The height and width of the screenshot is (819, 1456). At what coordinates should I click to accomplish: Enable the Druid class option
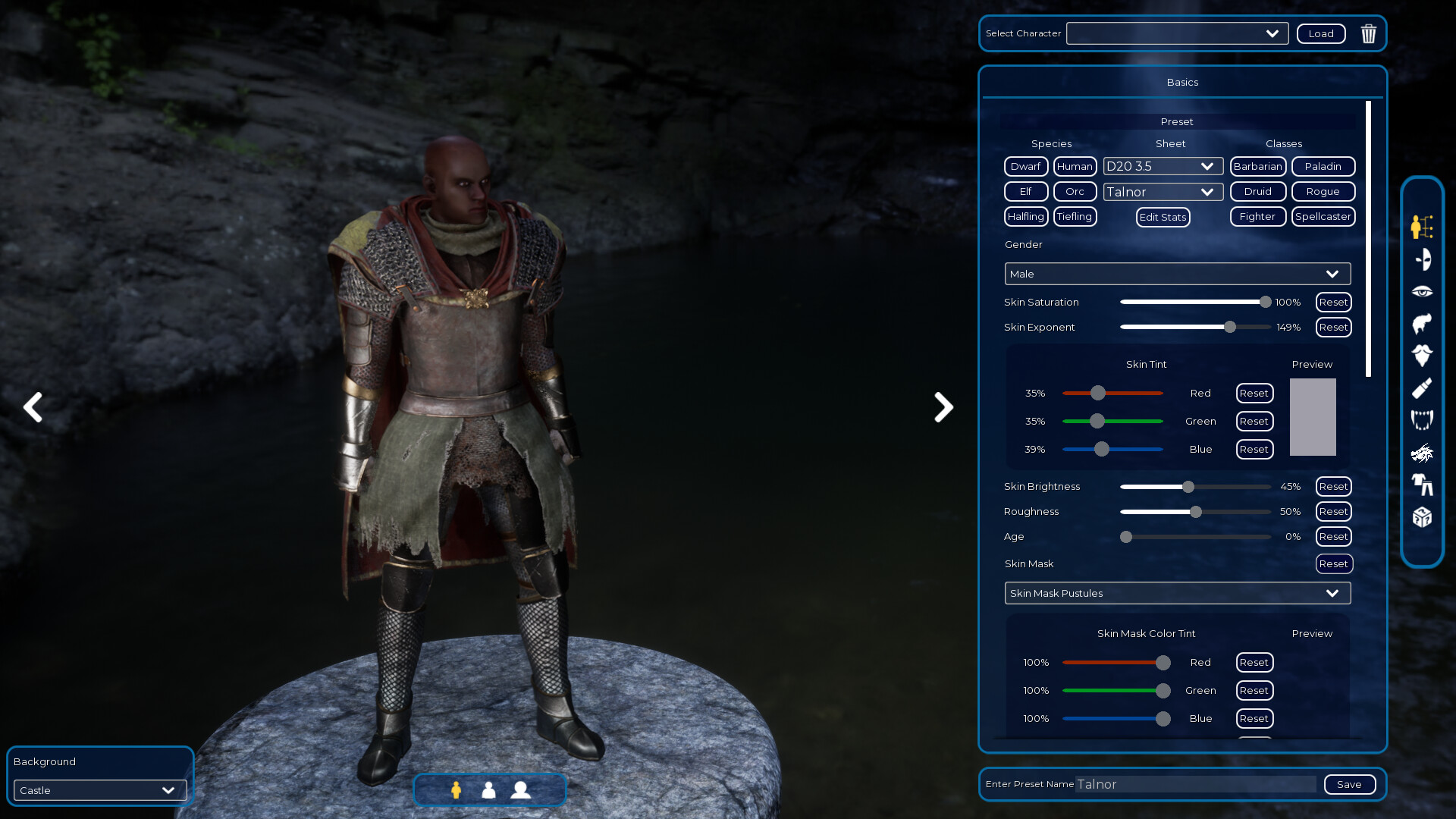1257,191
